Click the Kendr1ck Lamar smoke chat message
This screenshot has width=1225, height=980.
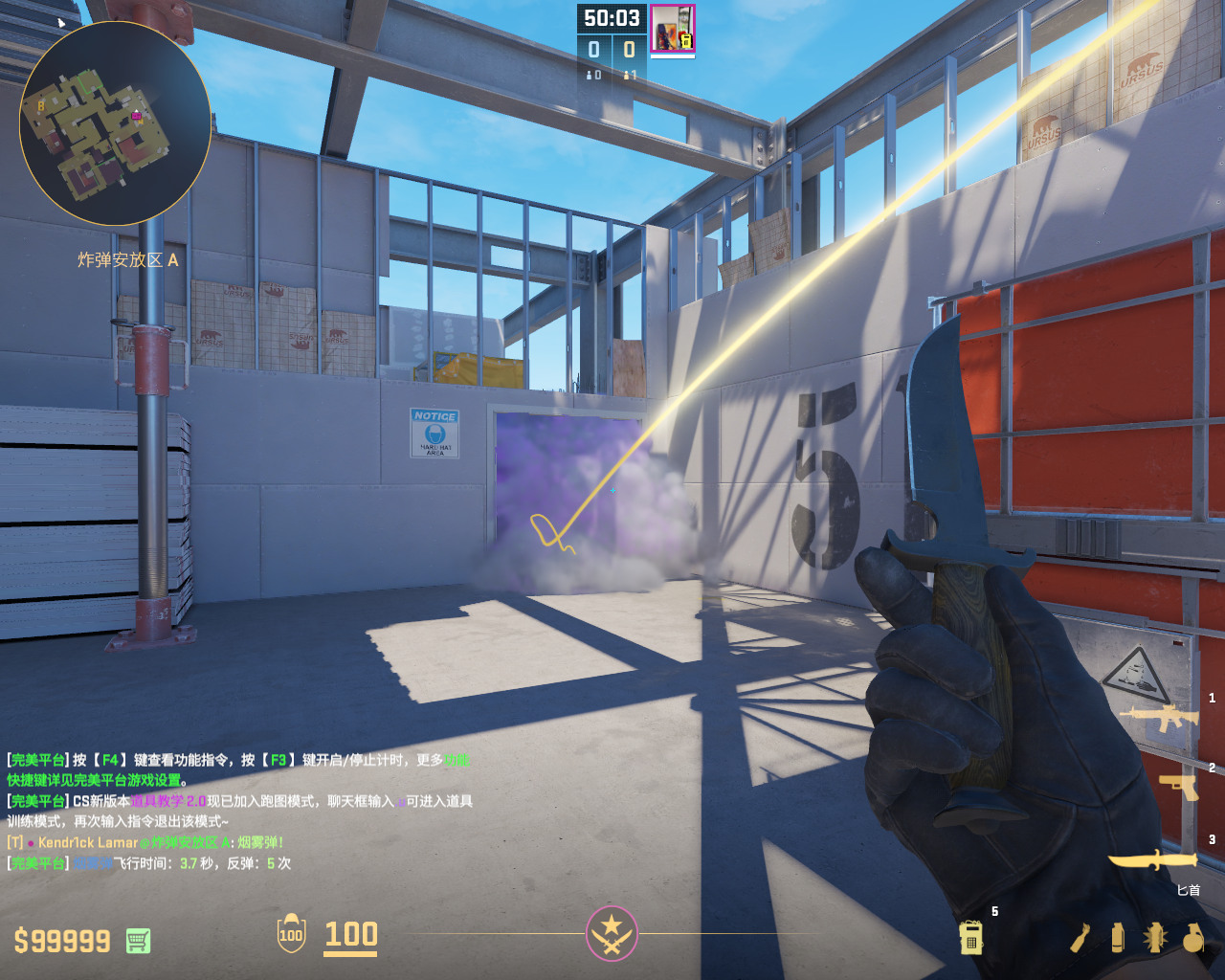(145, 842)
